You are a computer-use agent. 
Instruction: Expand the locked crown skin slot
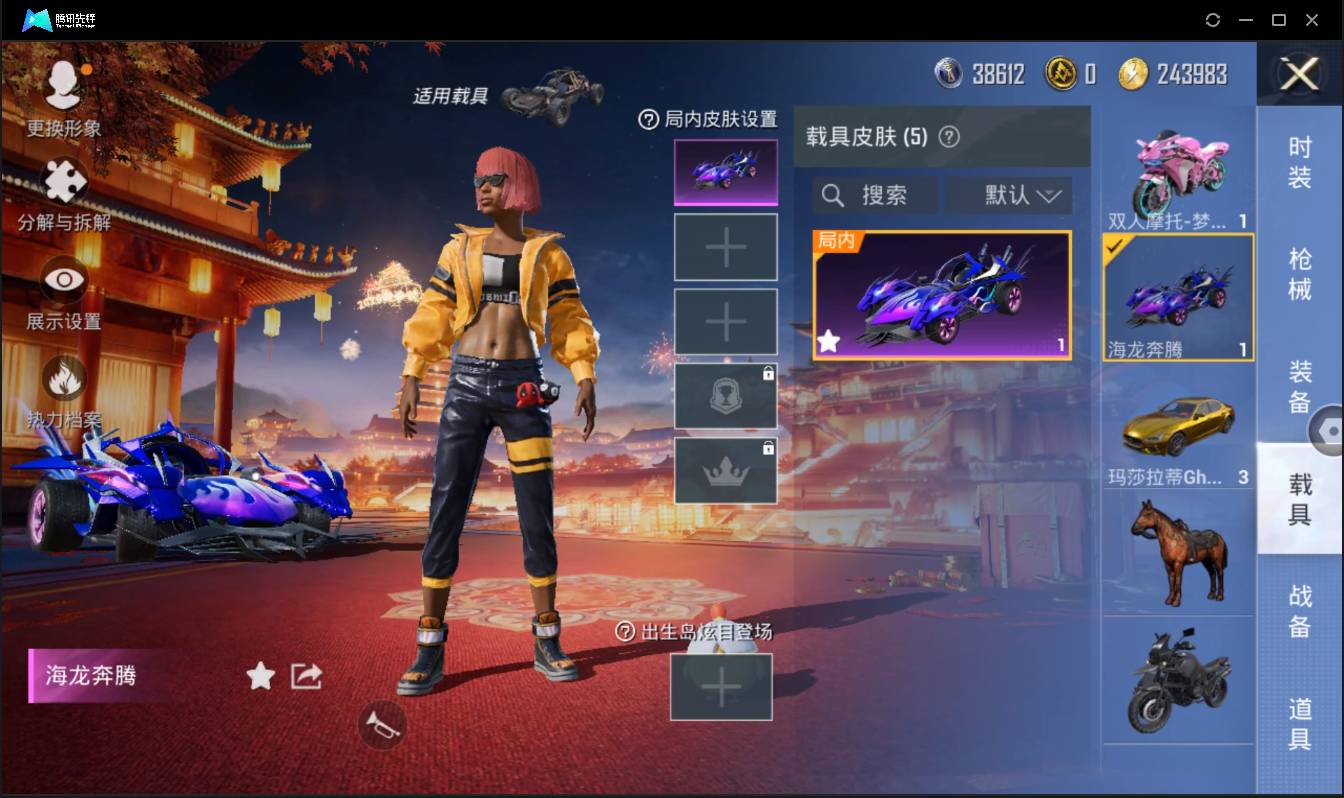[x=725, y=470]
